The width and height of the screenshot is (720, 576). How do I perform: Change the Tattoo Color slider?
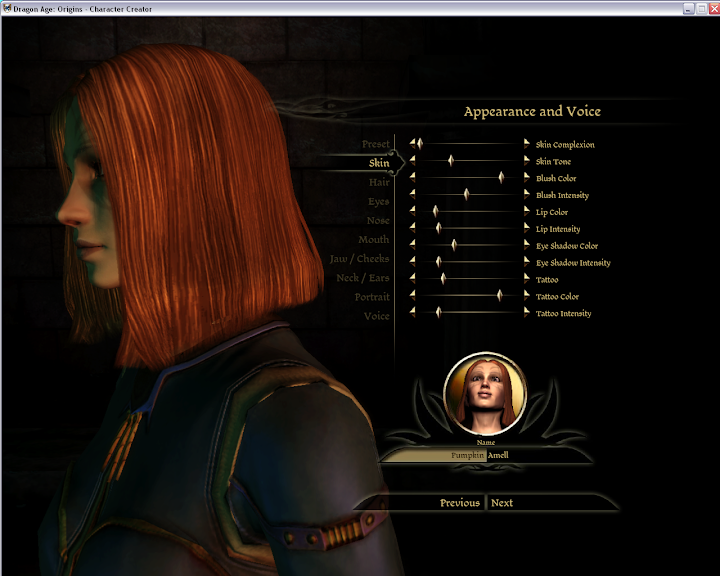[x=499, y=296]
